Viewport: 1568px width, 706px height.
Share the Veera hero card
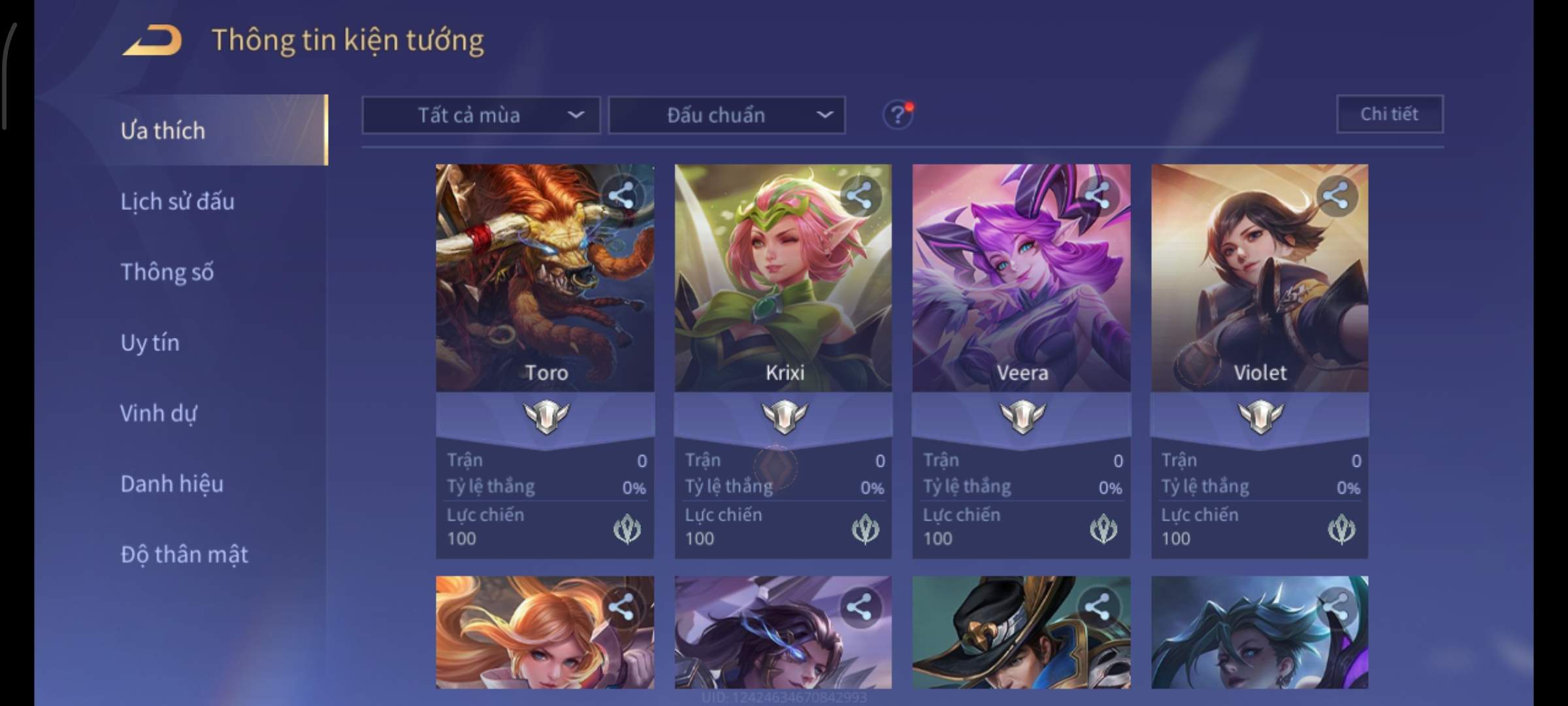[1098, 195]
